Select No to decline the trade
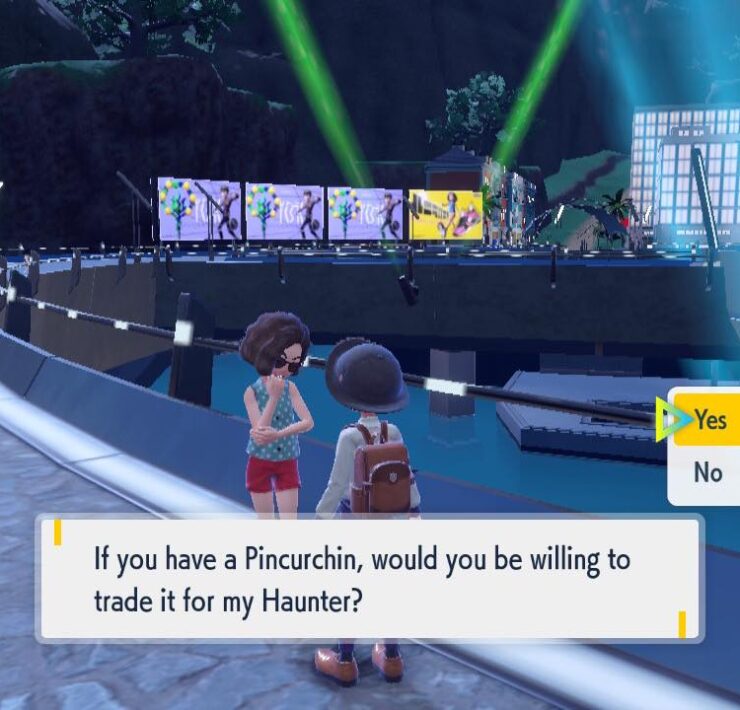Screen dimensions: 740x710 click(708, 472)
